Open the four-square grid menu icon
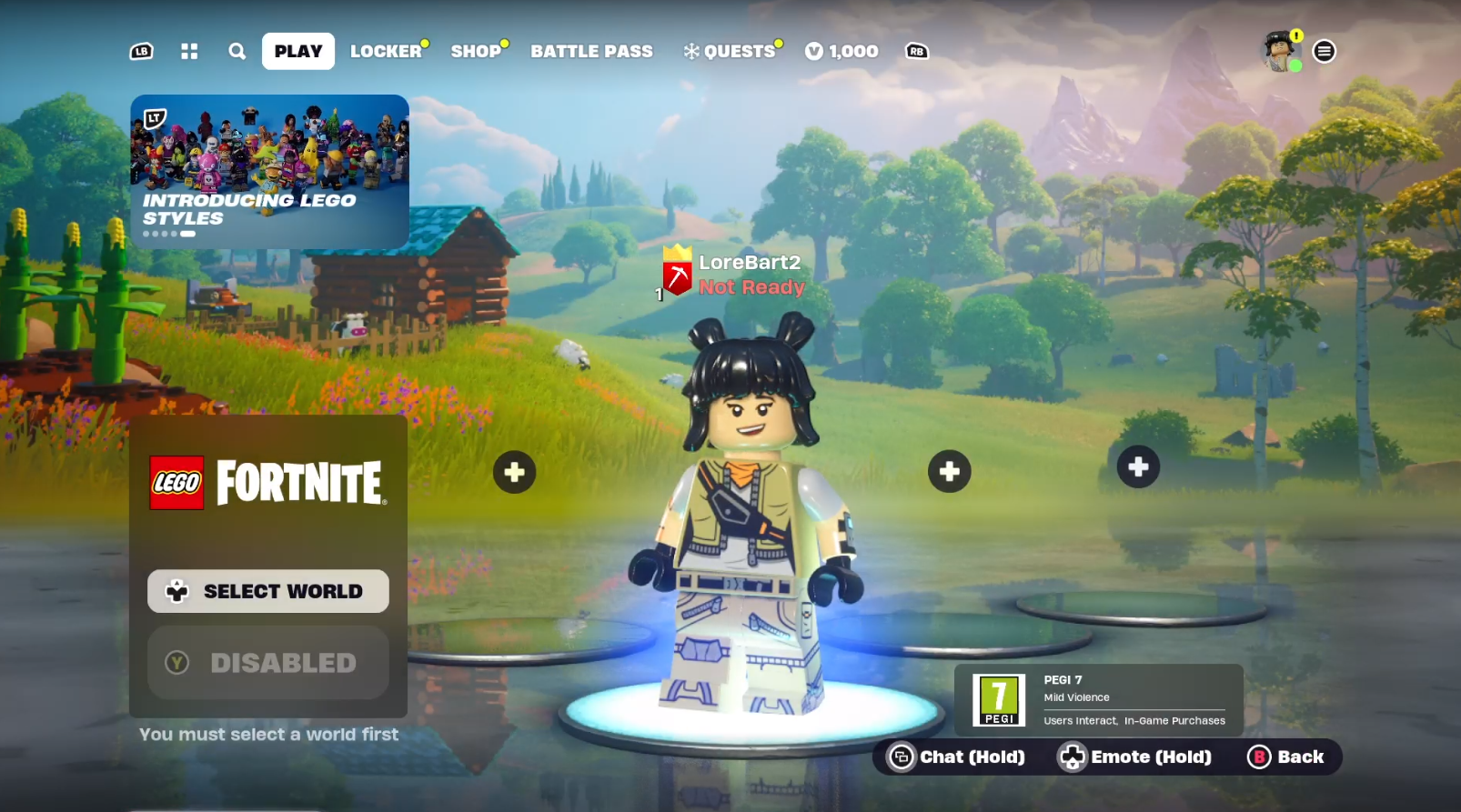This screenshot has width=1461, height=812. [x=189, y=52]
